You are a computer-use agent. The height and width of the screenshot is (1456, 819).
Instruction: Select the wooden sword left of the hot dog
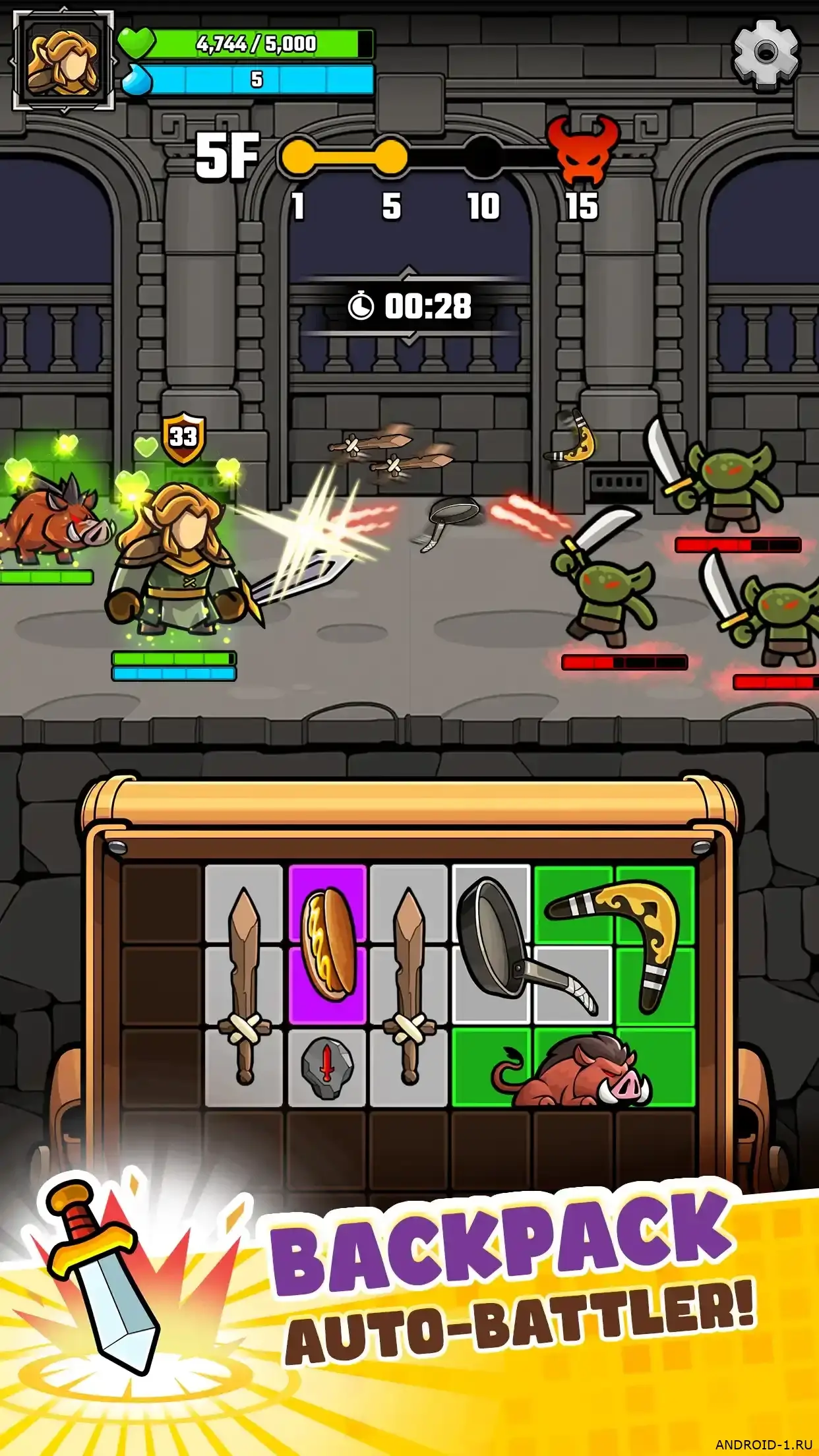click(244, 985)
